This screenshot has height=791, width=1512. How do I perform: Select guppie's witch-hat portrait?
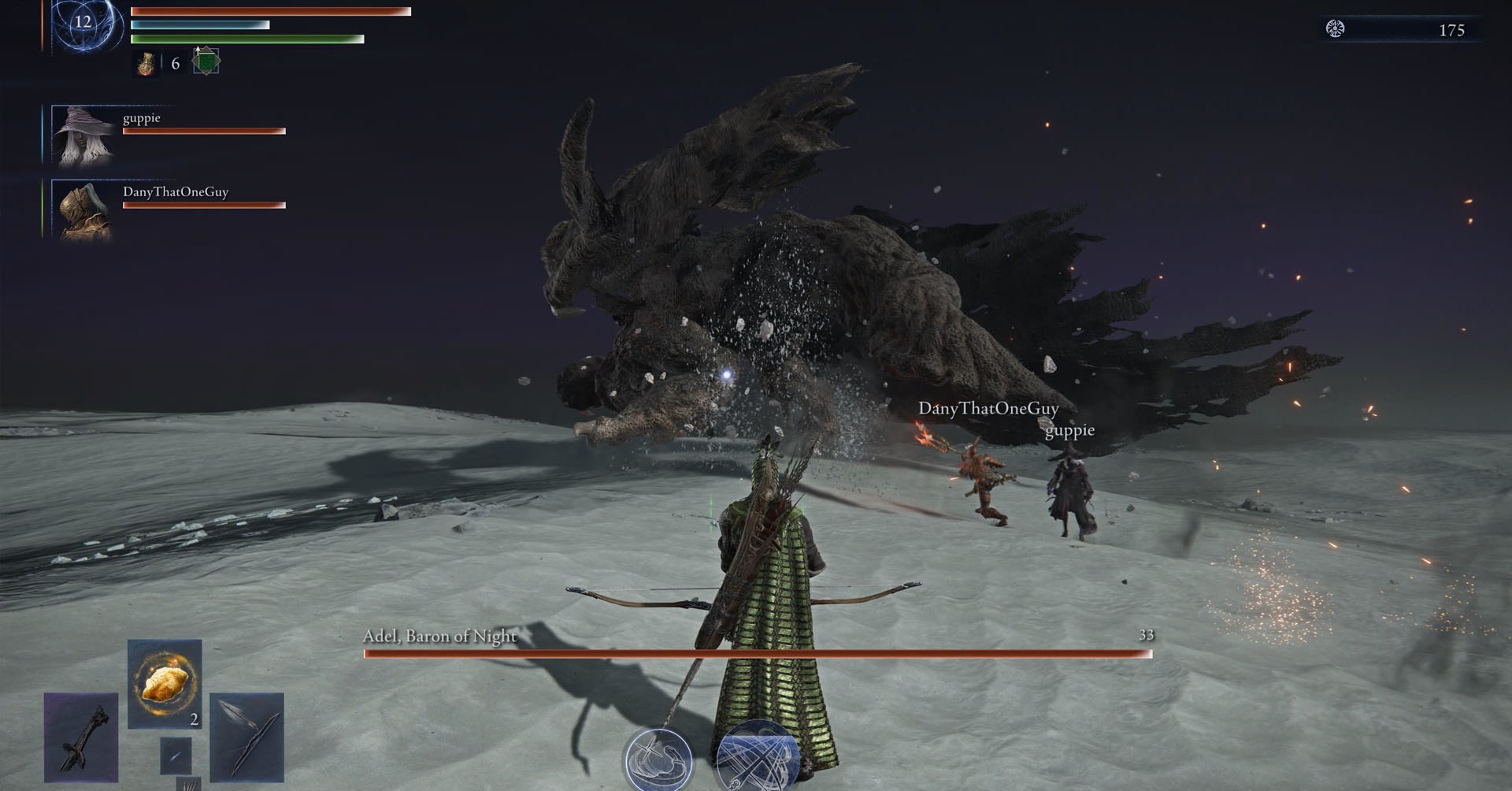[x=82, y=136]
